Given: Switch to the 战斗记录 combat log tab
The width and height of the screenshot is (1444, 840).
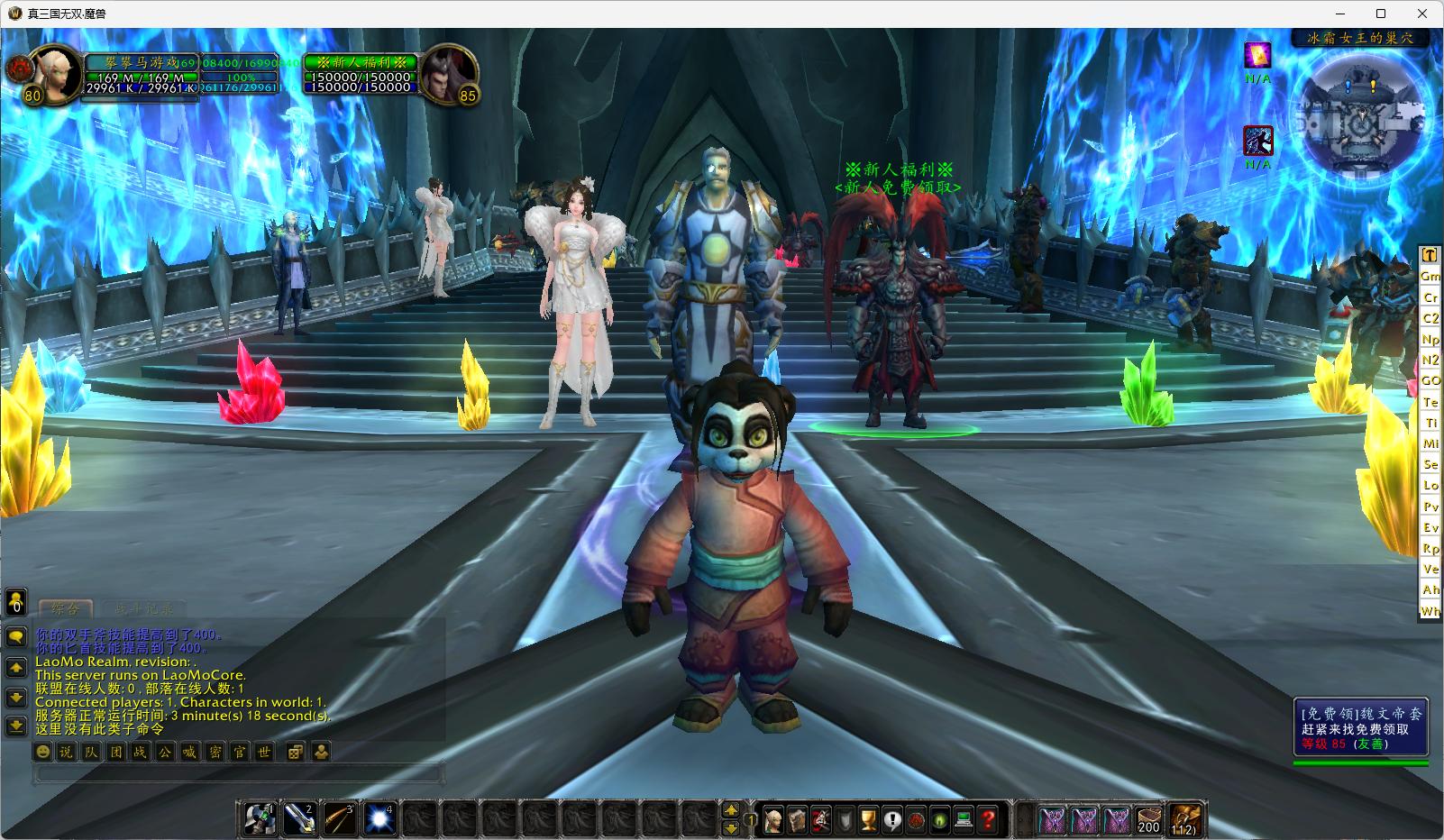Looking at the screenshot, I should 144,609.
